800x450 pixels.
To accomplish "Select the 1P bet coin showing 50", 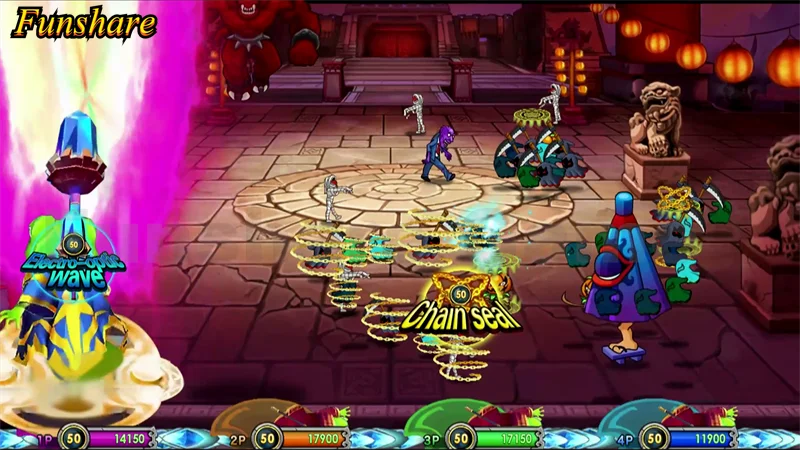I will point(71,437).
